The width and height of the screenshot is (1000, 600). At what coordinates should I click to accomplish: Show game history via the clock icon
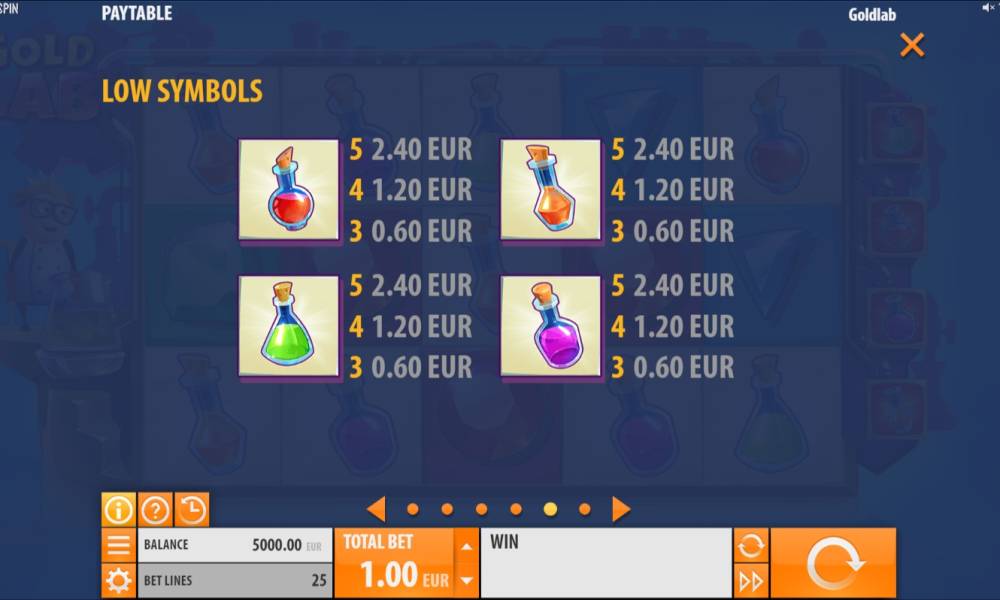(192, 510)
